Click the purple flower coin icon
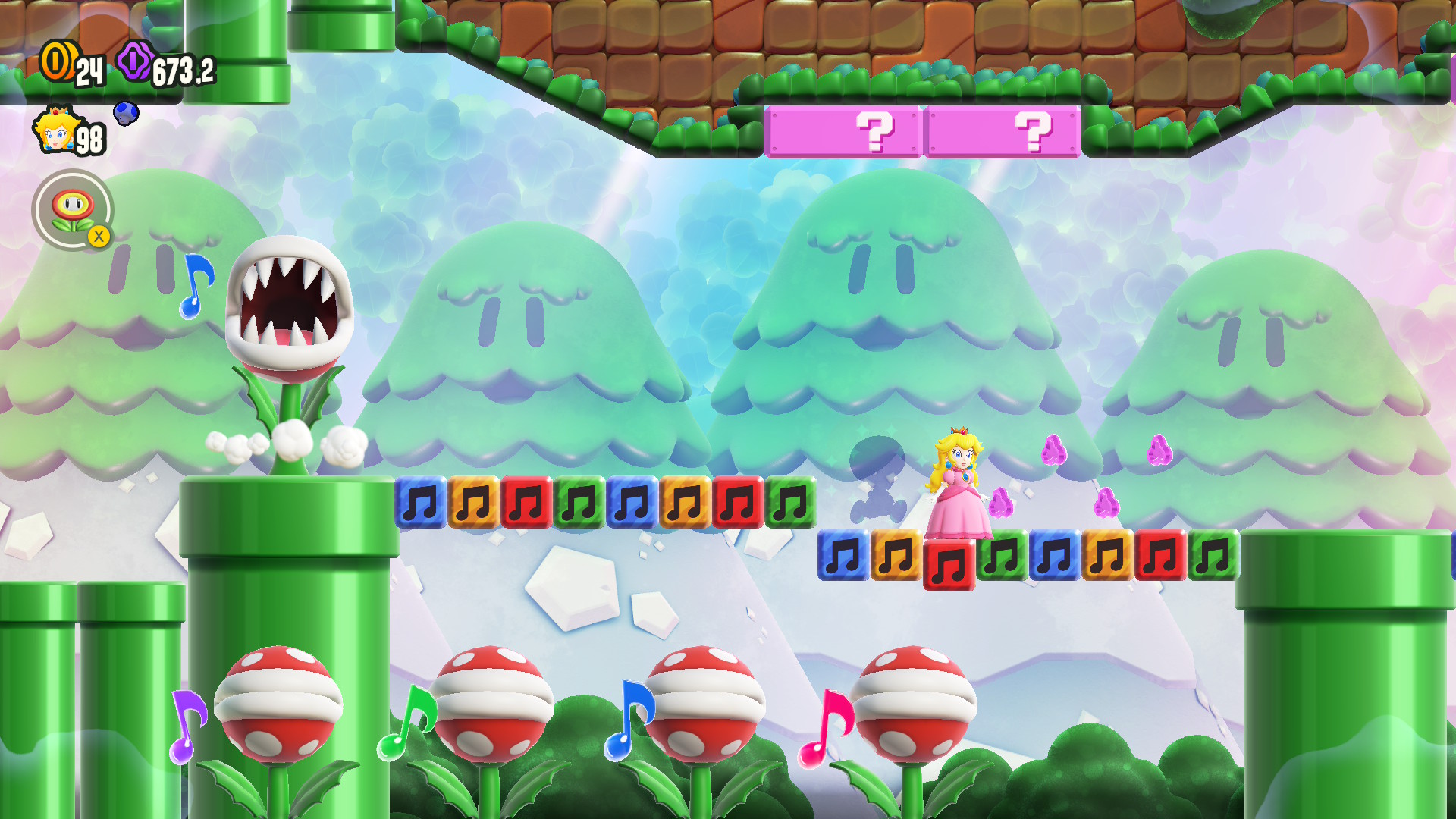This screenshot has height=819, width=1456. tap(135, 61)
